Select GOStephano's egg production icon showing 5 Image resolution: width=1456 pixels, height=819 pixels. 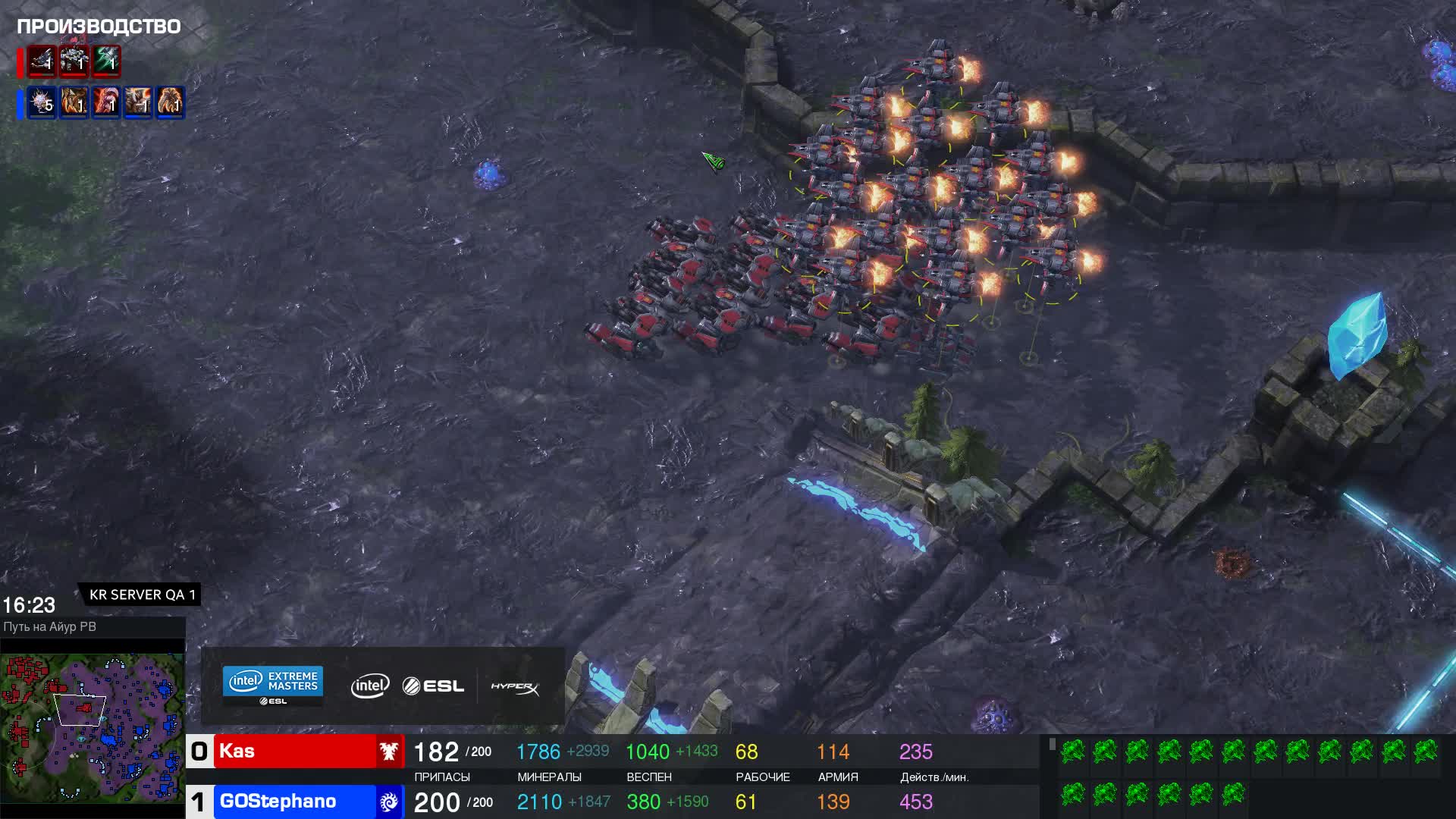coord(42,102)
